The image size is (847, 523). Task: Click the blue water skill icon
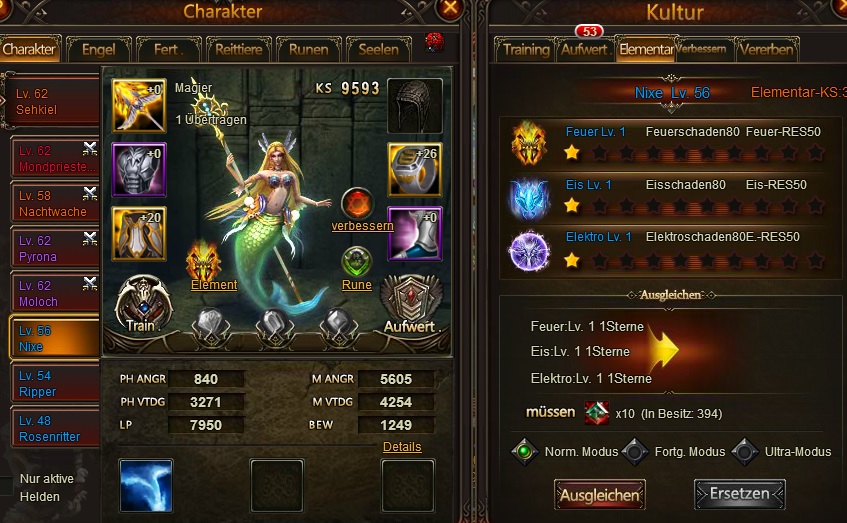click(147, 485)
